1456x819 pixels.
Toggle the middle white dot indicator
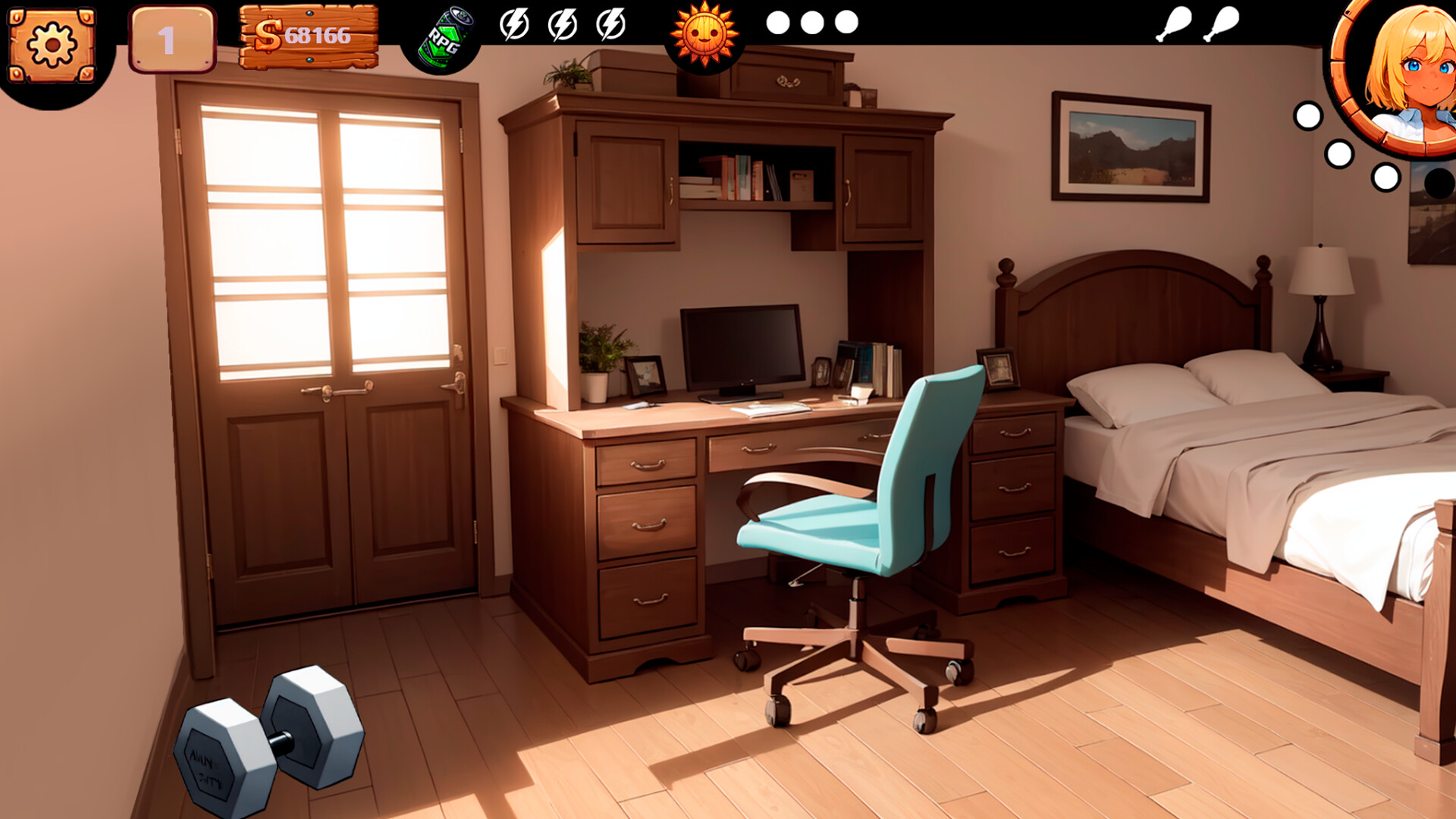[811, 23]
